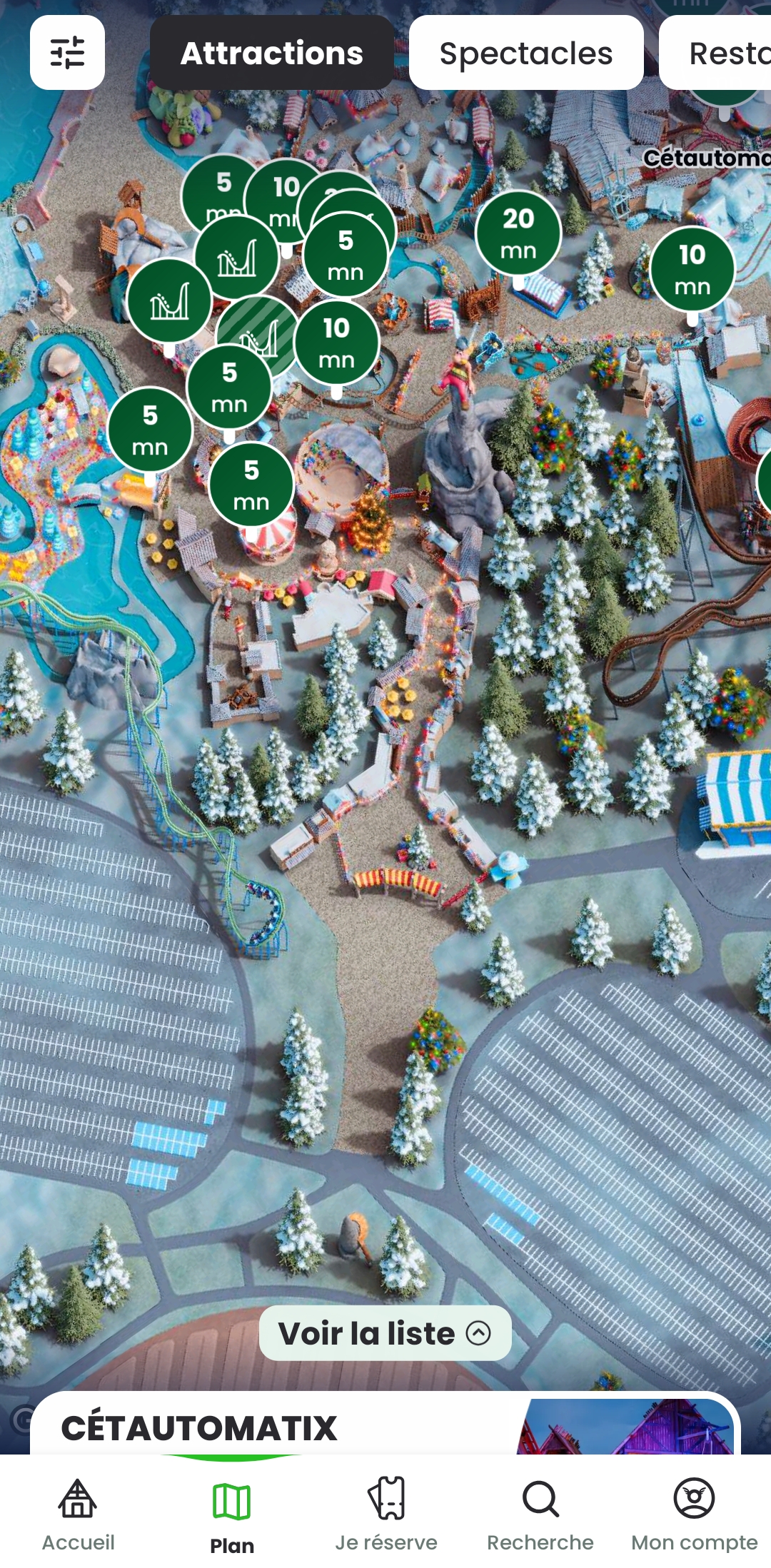Screen dimensions: 771x1568
Task: Open the Je réserve booking tab
Action: 386,1512
